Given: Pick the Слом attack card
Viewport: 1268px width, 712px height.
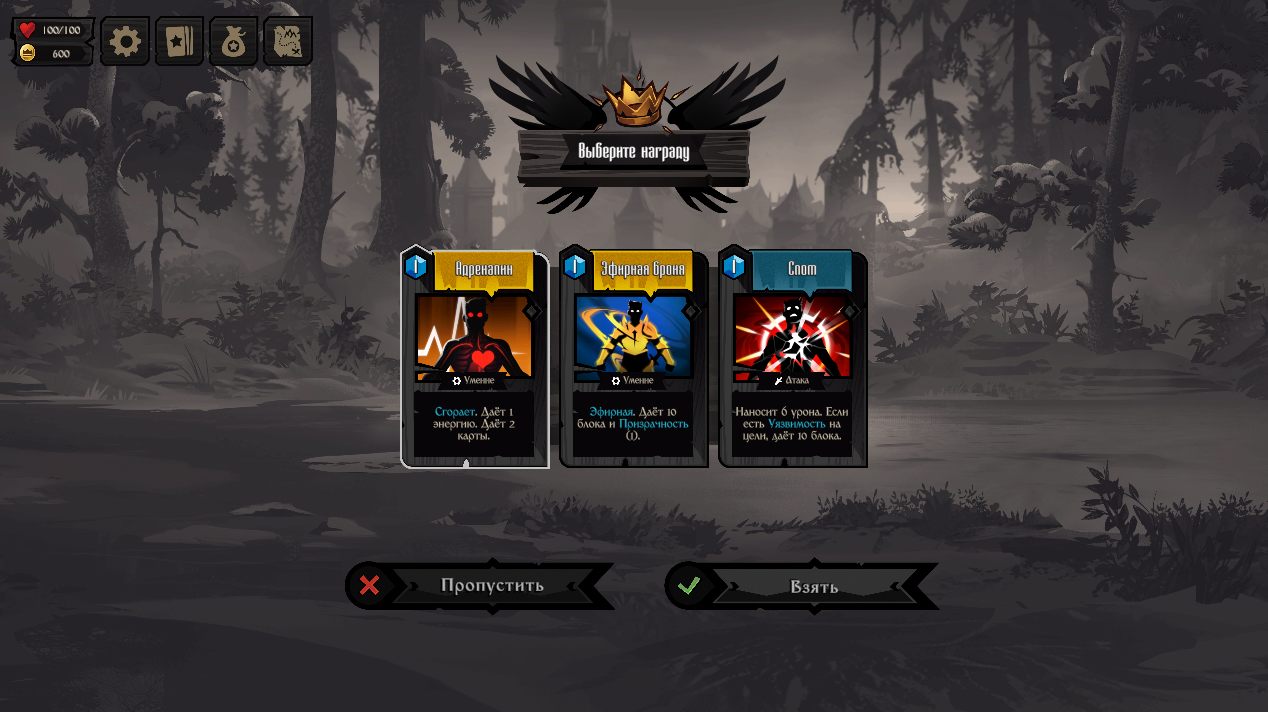Looking at the screenshot, I should pyautogui.click(x=793, y=359).
